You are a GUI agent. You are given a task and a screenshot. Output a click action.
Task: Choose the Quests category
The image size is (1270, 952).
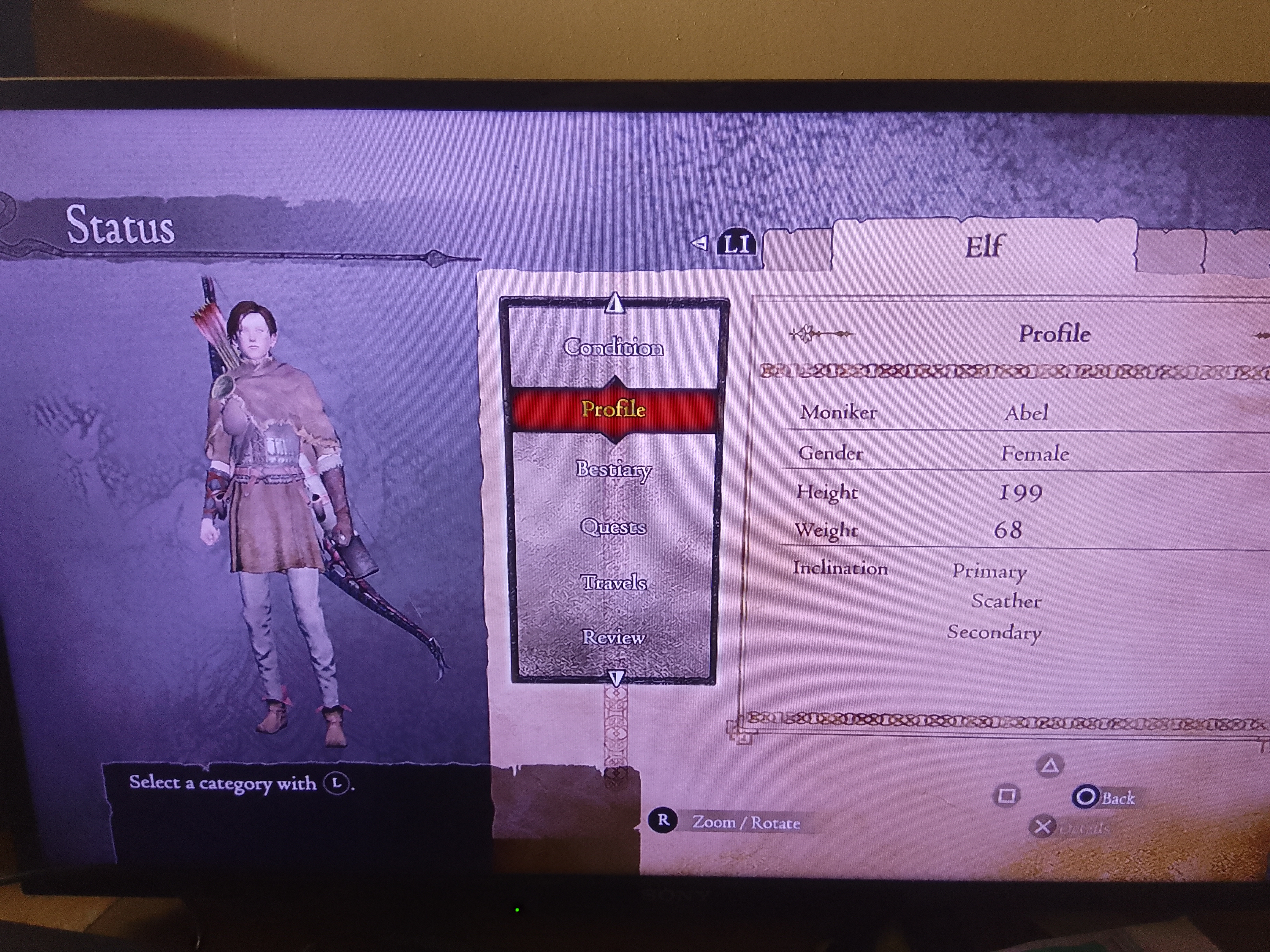[613, 527]
